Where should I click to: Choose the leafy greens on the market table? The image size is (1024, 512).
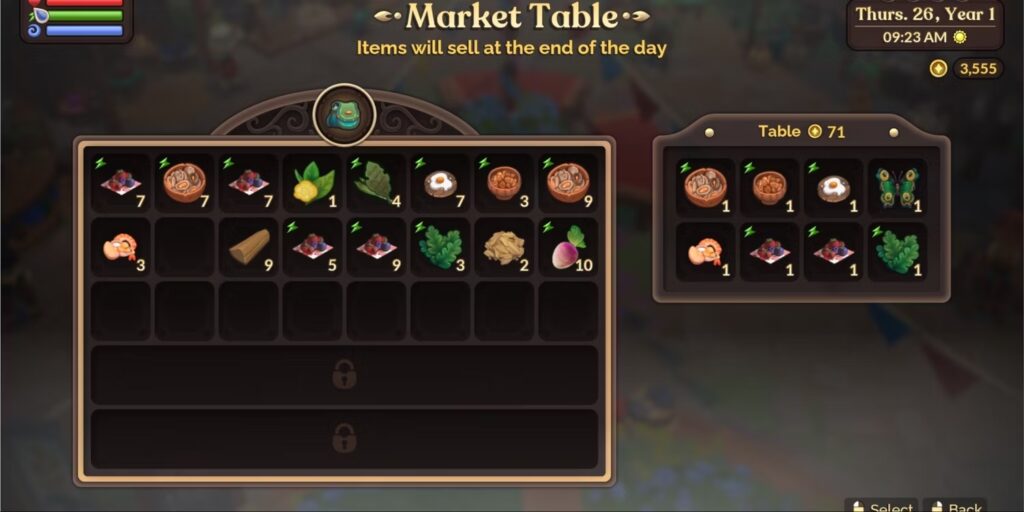click(x=897, y=251)
